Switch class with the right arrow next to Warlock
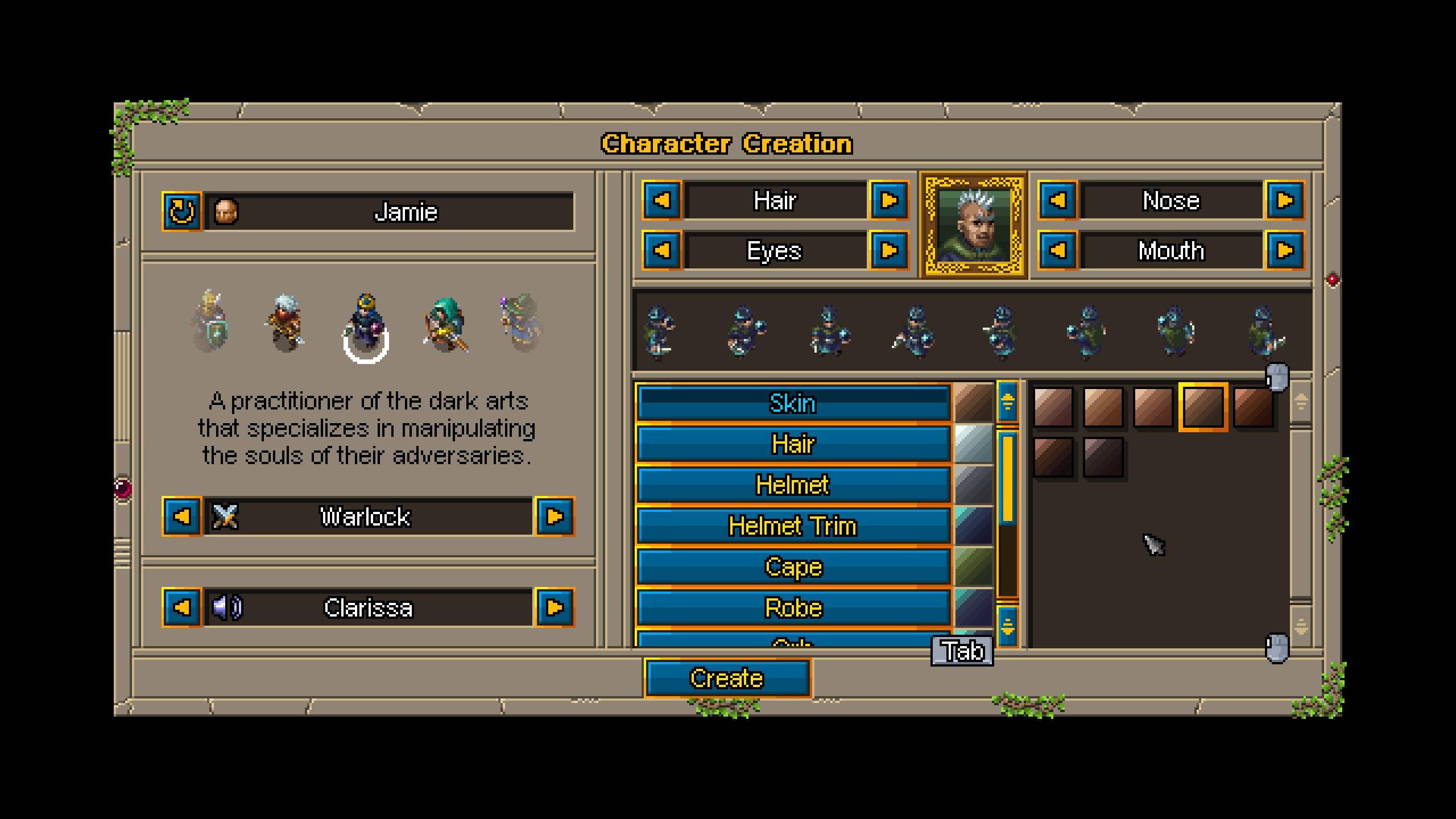Viewport: 1456px width, 819px height. 556,518
